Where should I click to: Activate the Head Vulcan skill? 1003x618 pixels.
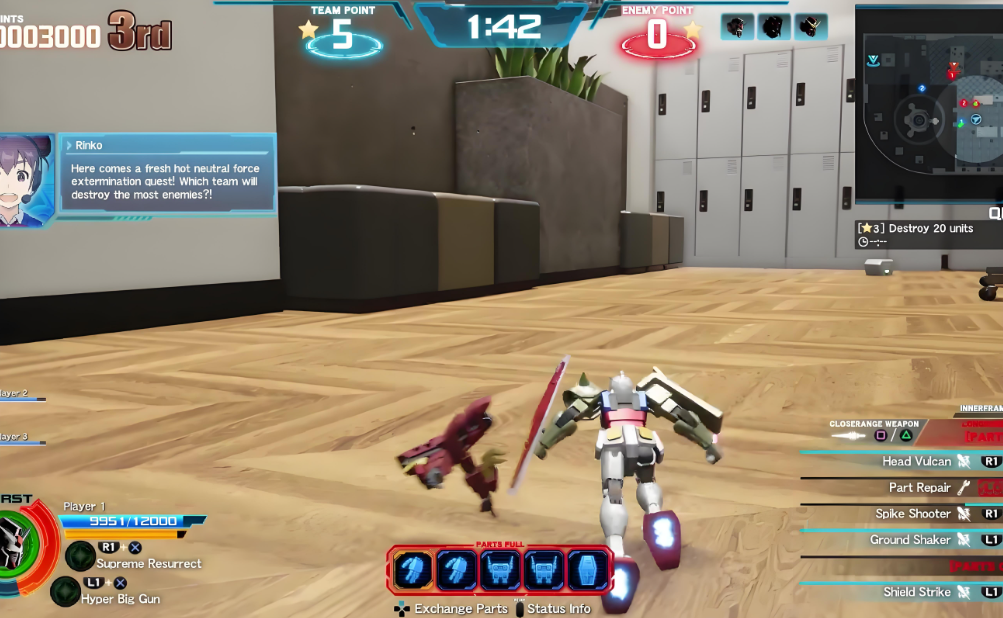click(916, 462)
